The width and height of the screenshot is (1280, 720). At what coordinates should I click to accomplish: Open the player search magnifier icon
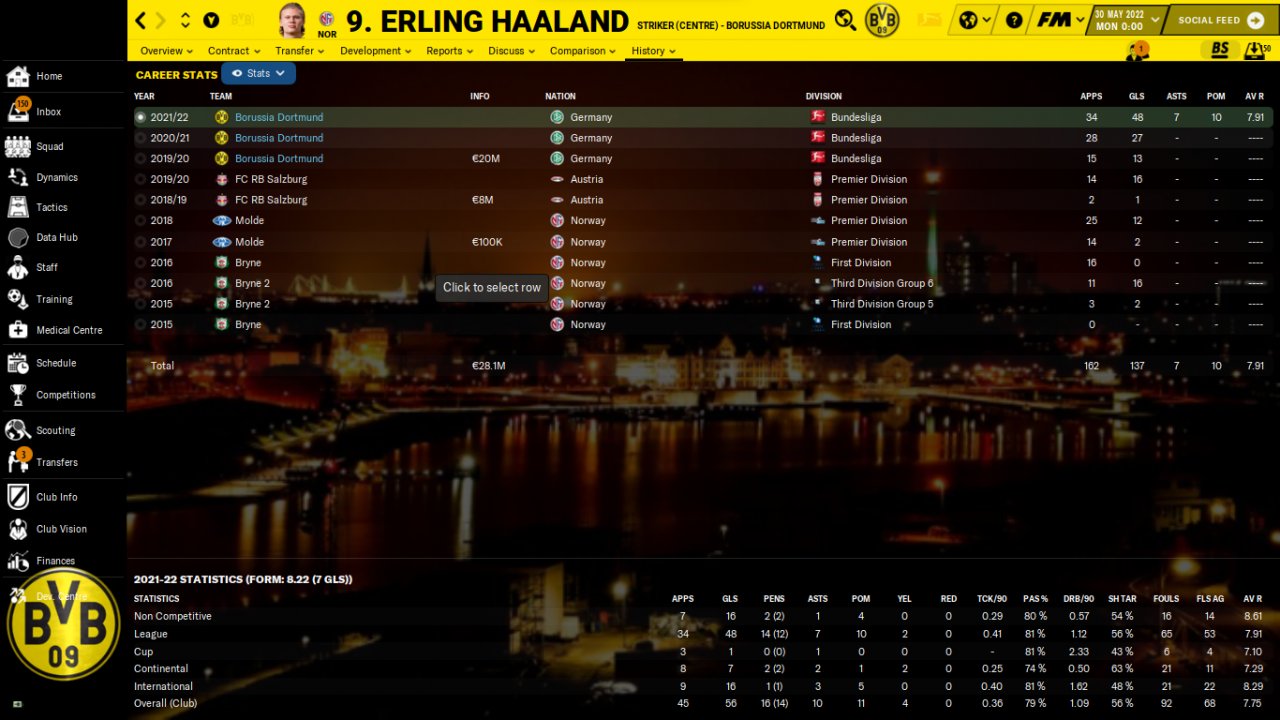pos(845,20)
